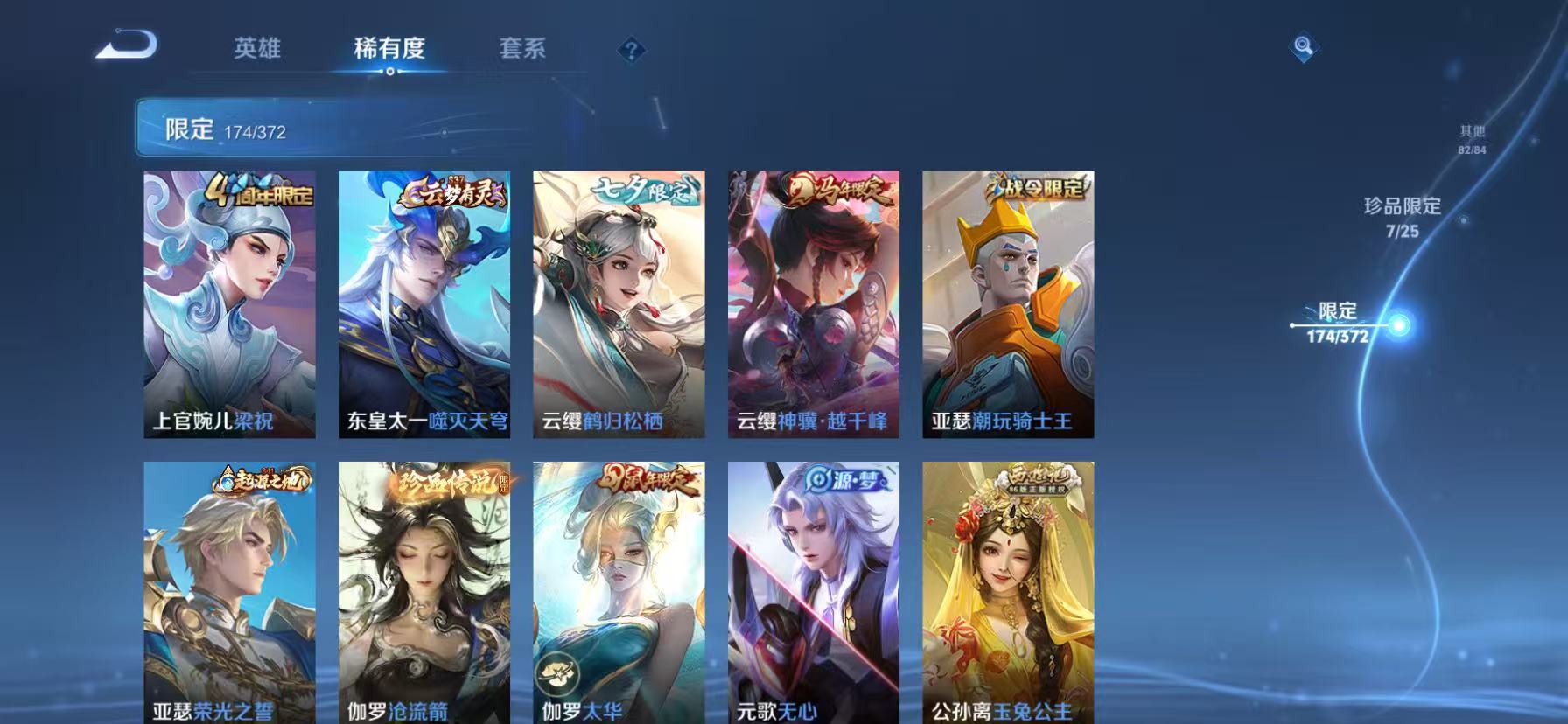
Task: Click the glowing node on the 限定 progress rail
Action: [1399, 324]
